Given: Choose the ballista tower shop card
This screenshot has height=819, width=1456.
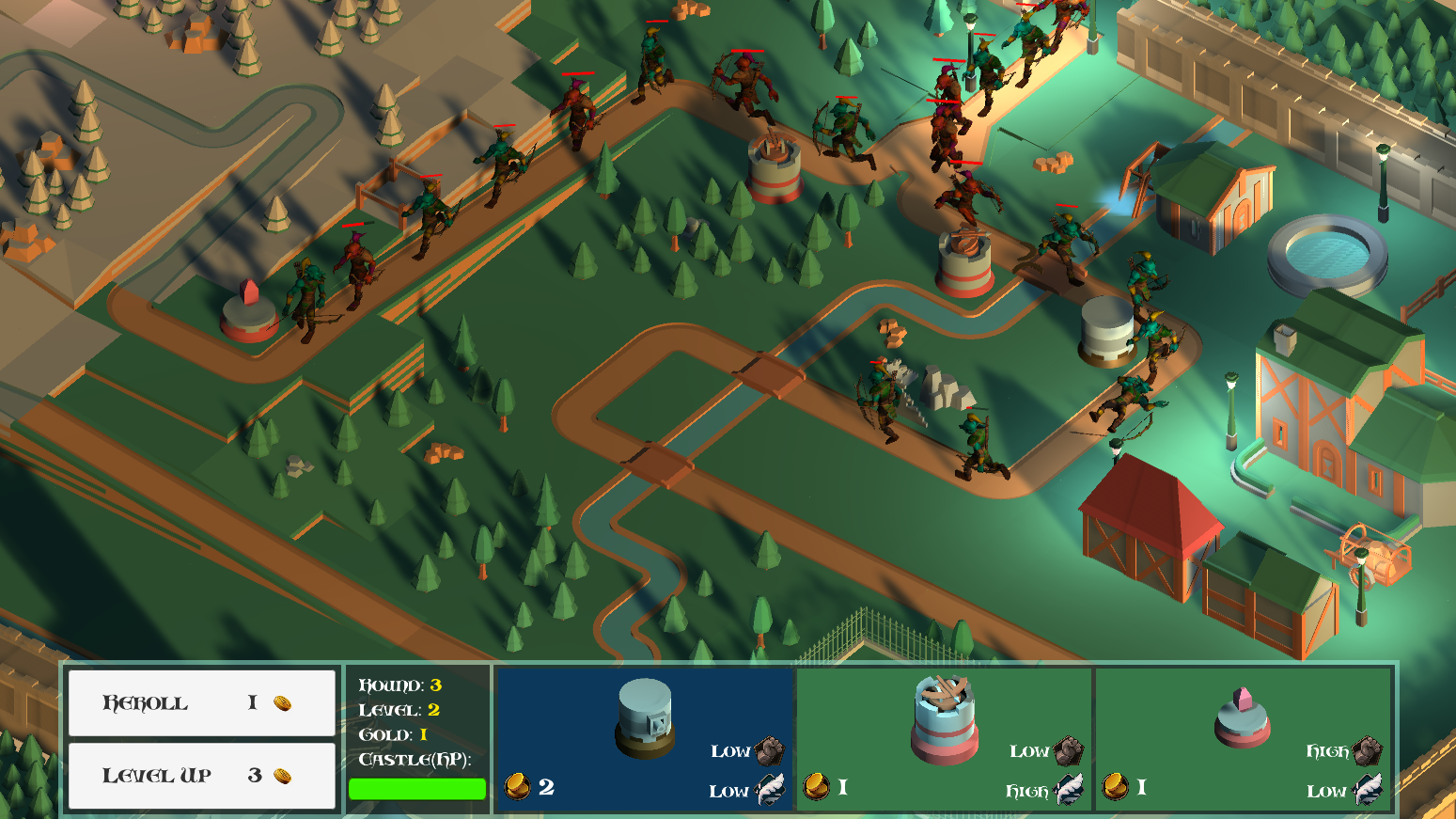Looking at the screenshot, I should tap(944, 738).
